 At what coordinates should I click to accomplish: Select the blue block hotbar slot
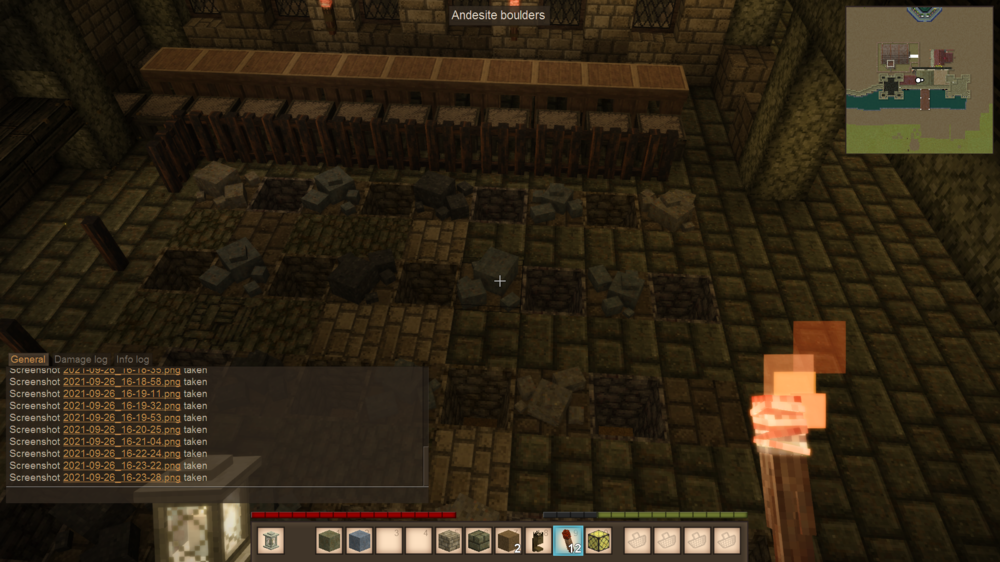point(359,541)
